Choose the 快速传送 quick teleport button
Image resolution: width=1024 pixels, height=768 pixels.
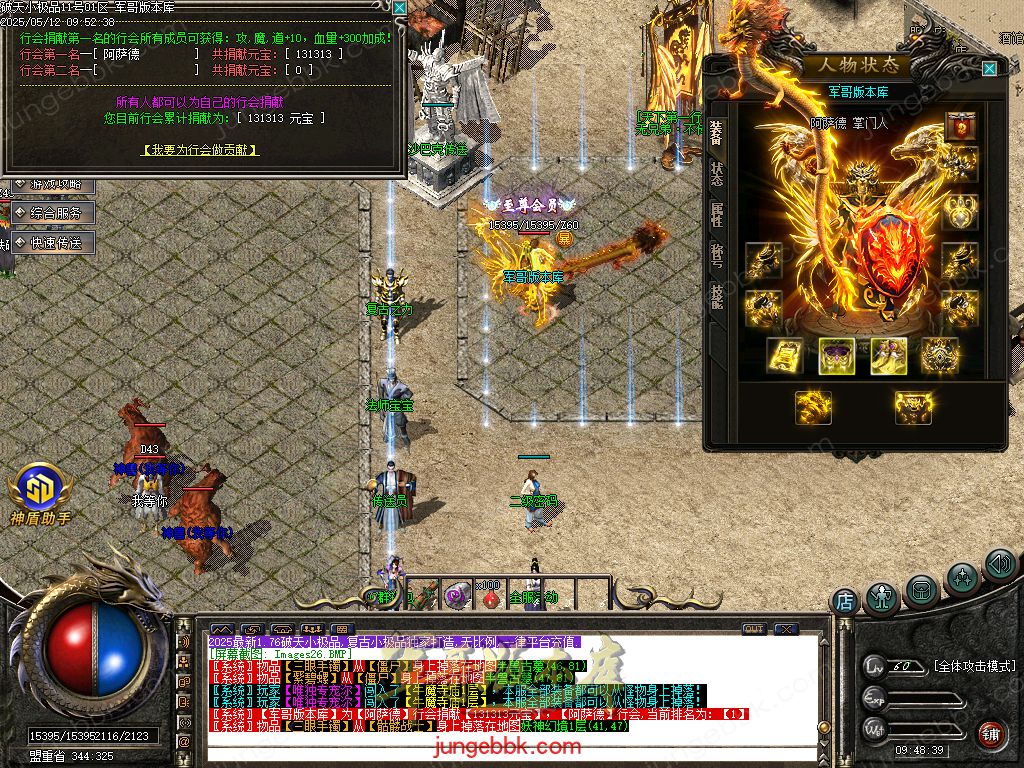coord(53,243)
